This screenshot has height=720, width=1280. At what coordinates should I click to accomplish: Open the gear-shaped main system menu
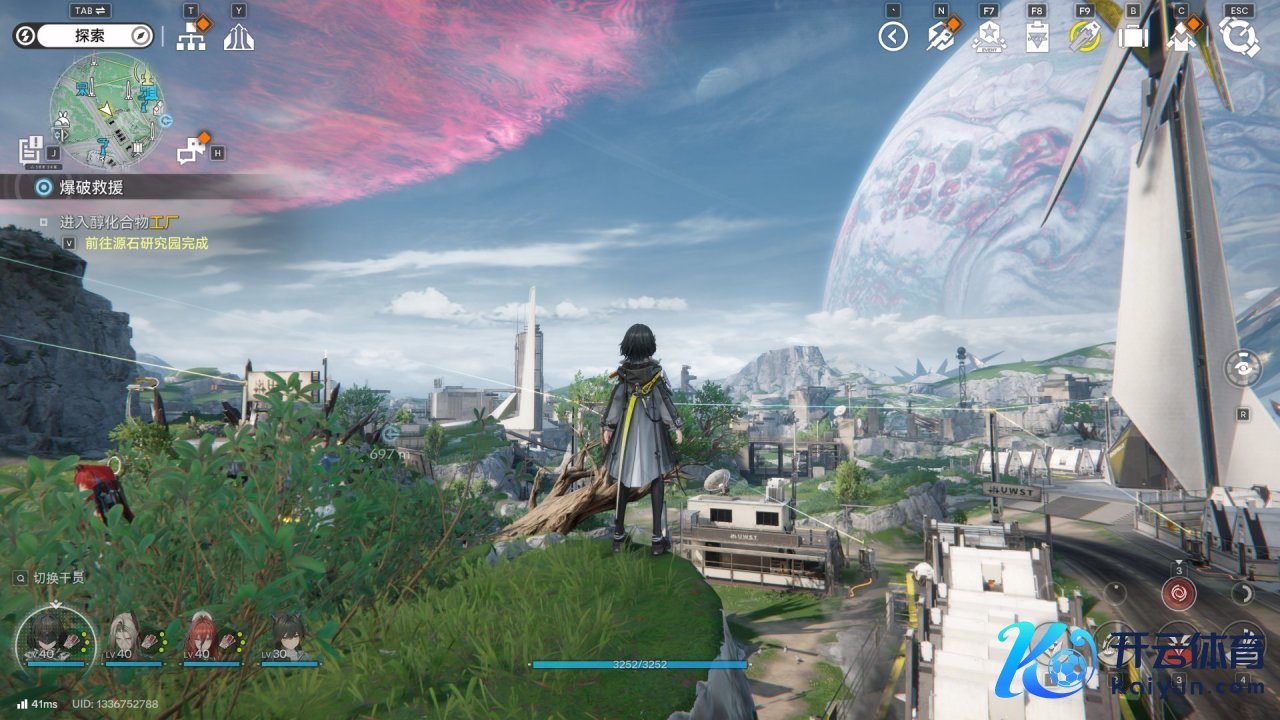1240,37
